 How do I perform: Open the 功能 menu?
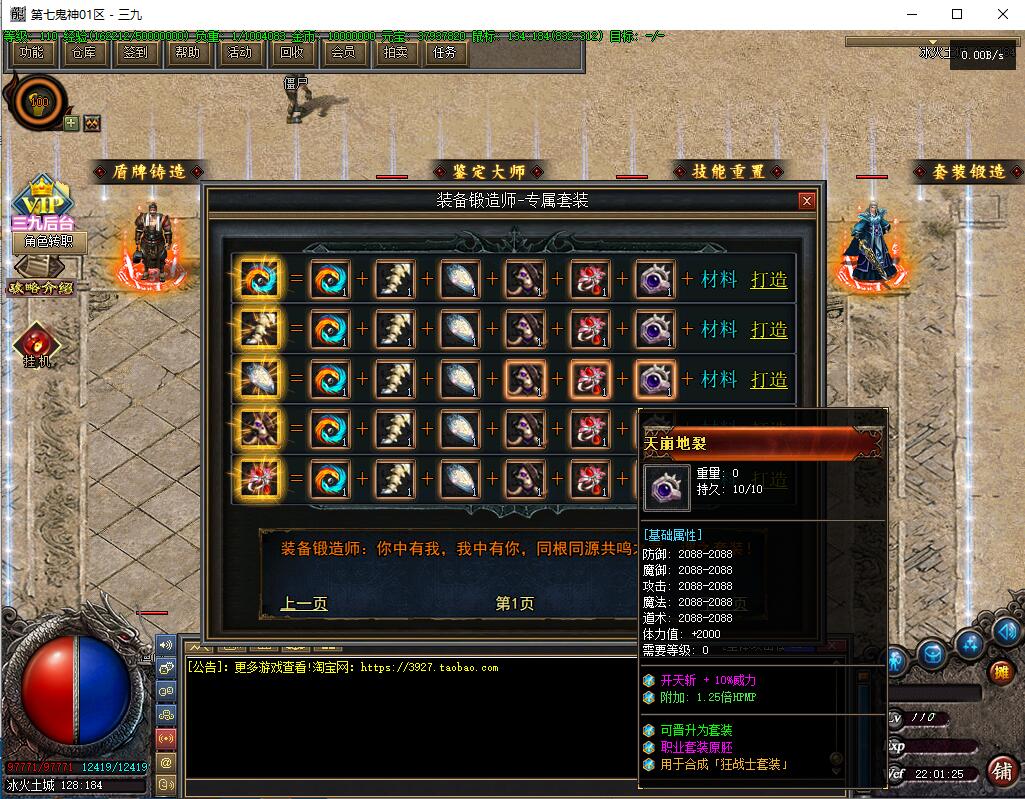[31, 53]
